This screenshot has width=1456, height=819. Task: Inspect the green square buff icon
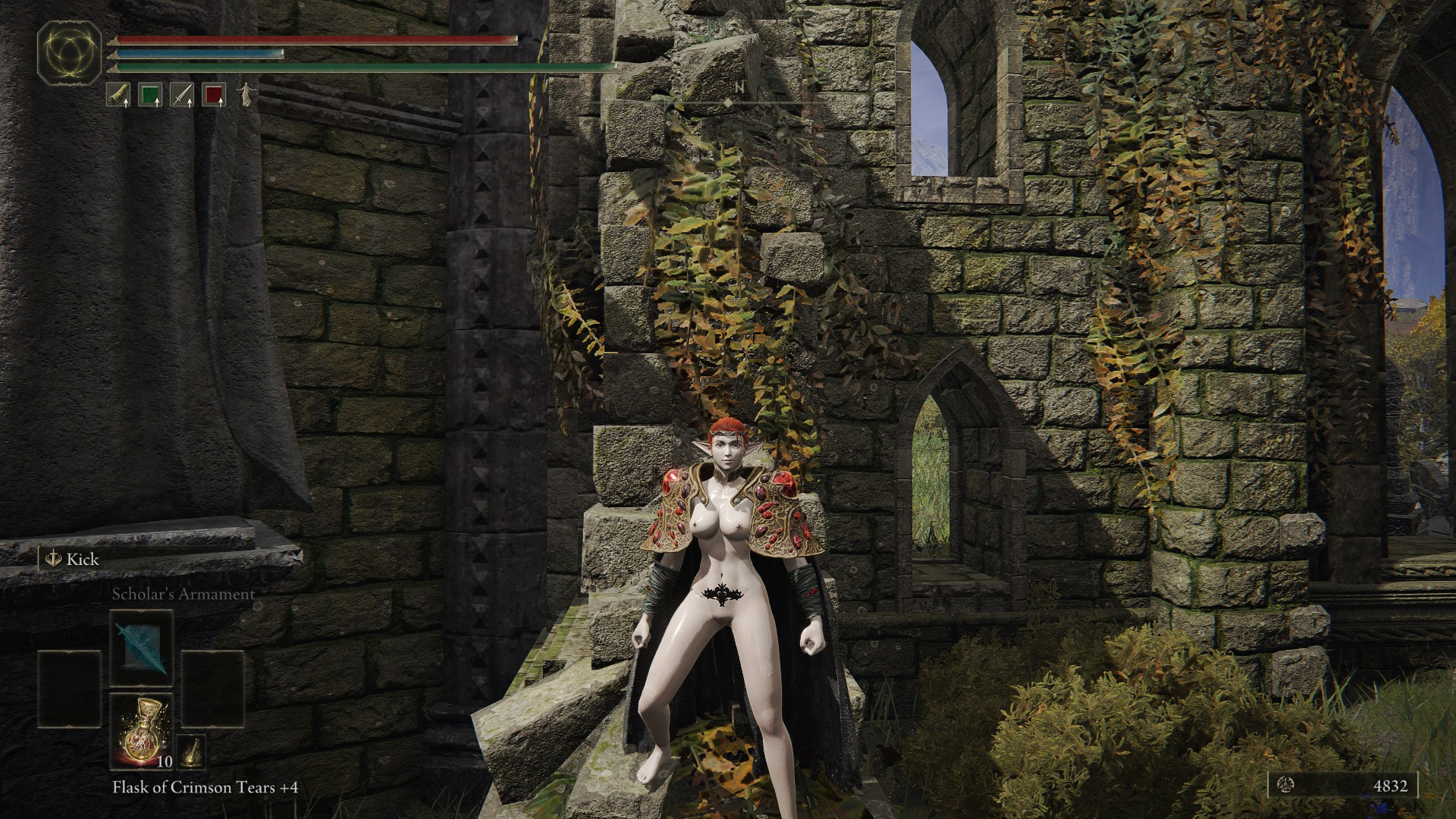click(150, 95)
